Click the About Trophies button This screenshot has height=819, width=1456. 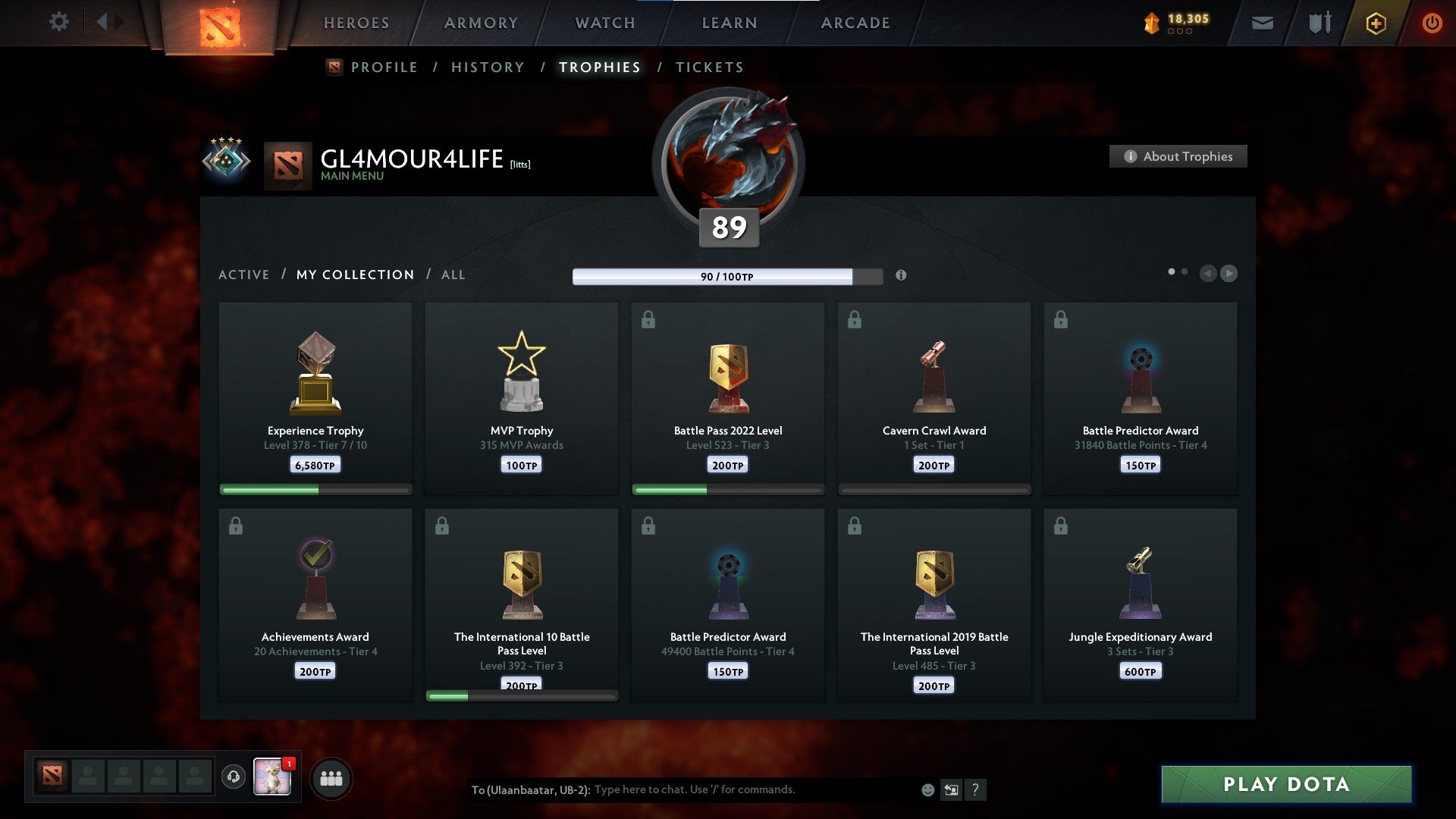point(1178,156)
